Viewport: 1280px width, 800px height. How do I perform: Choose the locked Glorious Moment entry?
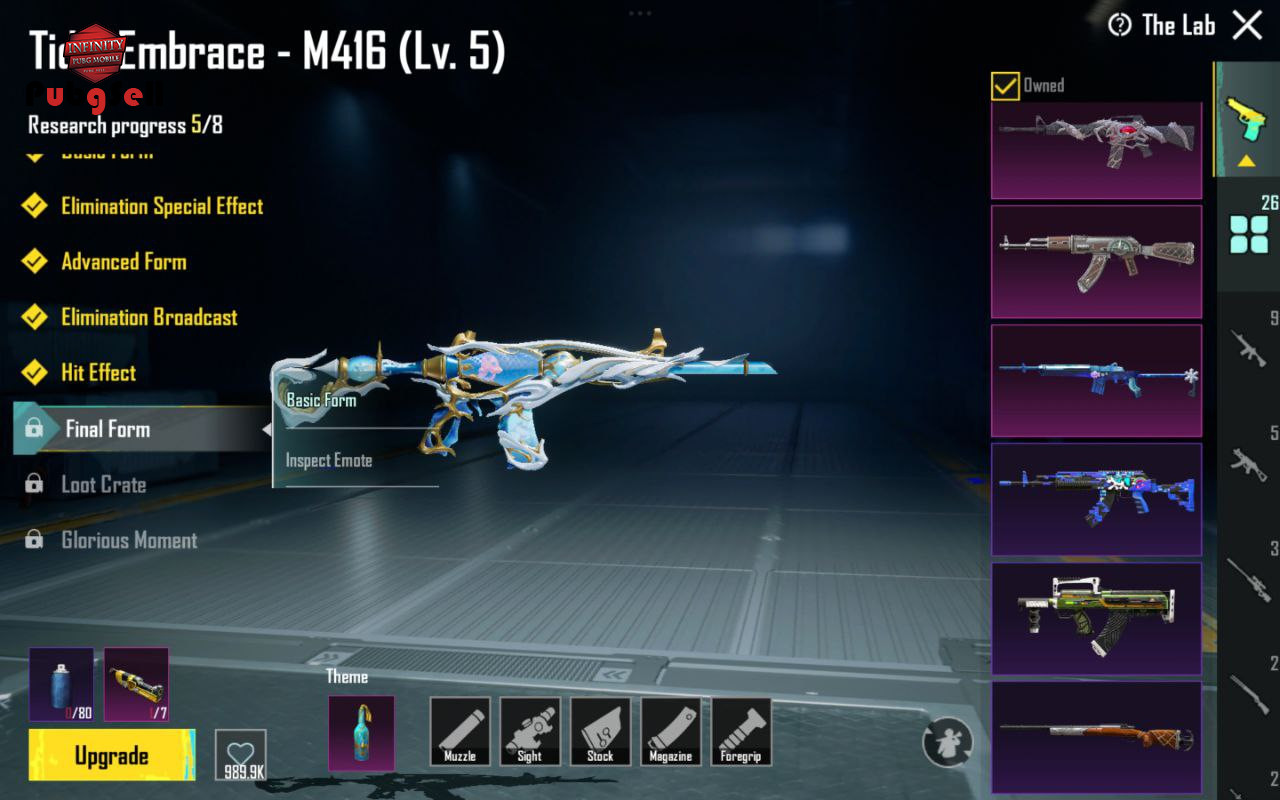129,541
